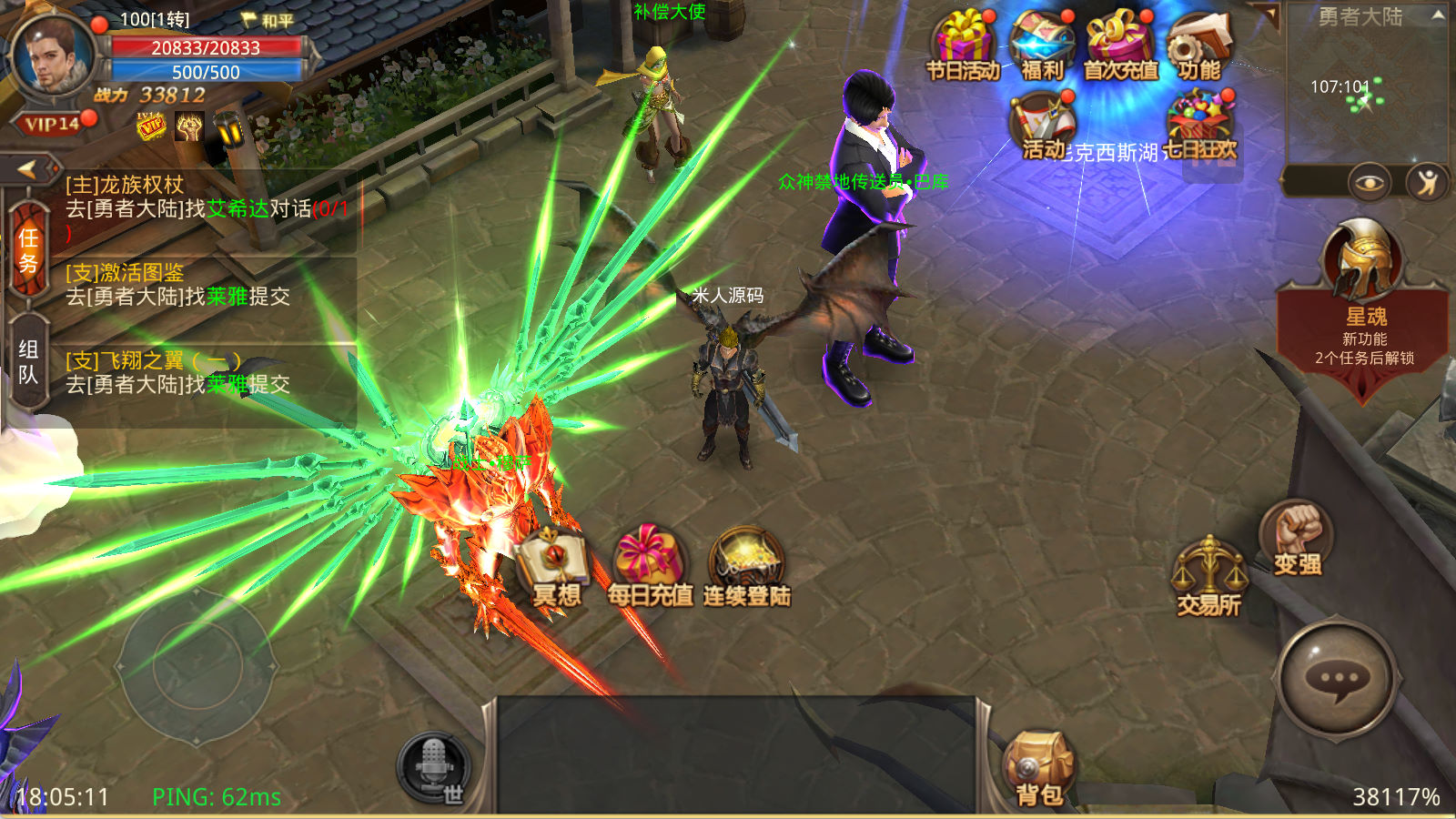This screenshot has height=819, width=1456.
Task: Open the 功能 functions menu
Action: point(1199,45)
